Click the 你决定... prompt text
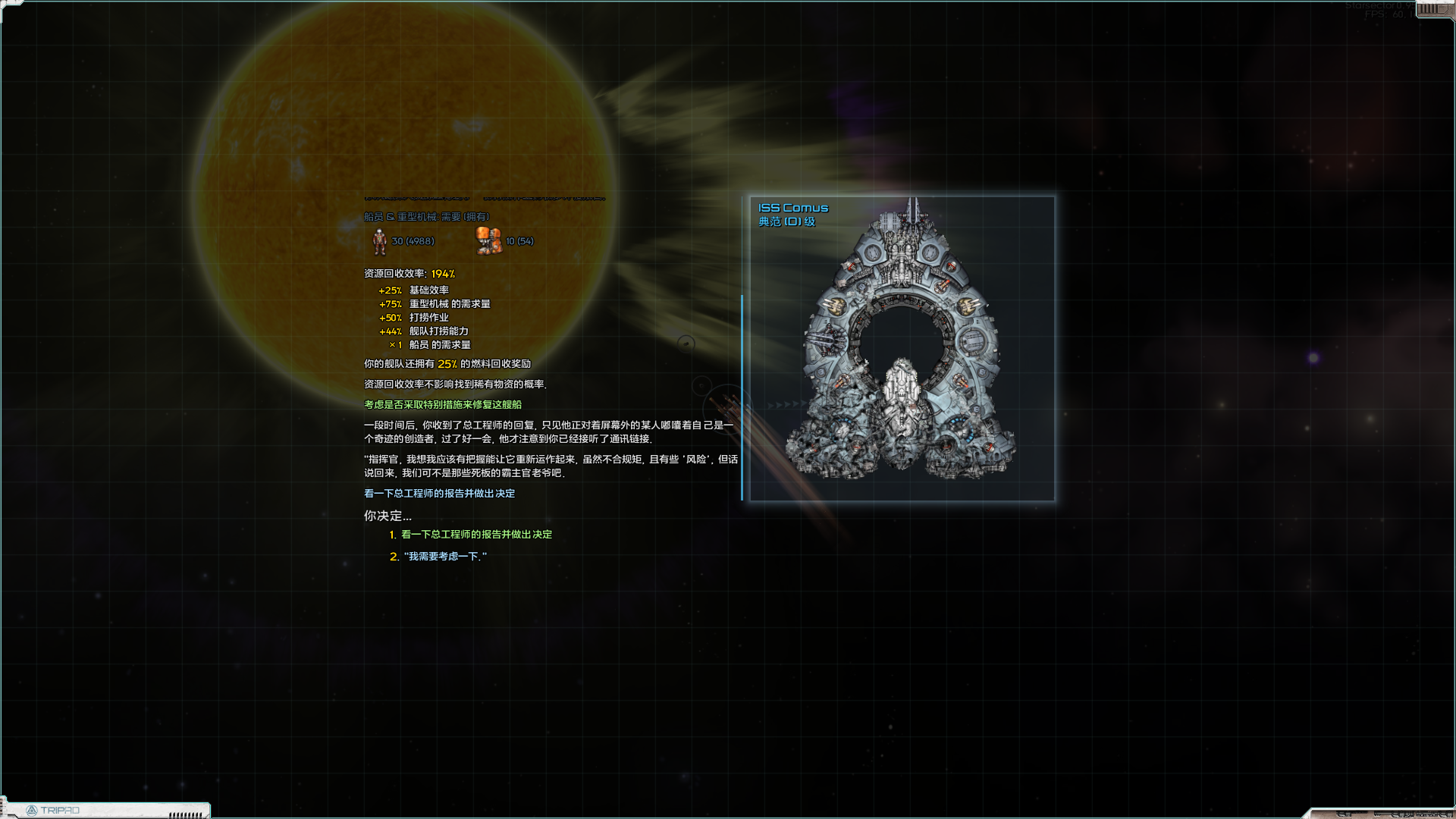The image size is (1456, 819). point(388,513)
